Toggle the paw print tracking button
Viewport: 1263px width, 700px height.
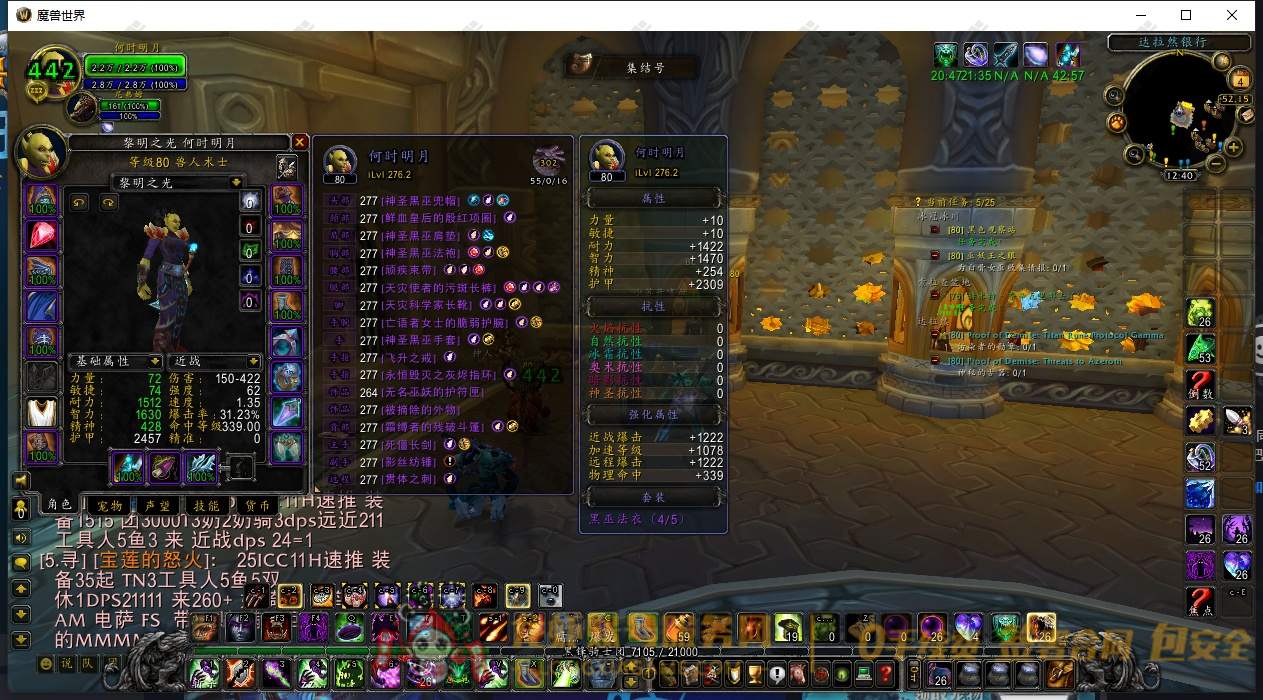[x=1116, y=122]
